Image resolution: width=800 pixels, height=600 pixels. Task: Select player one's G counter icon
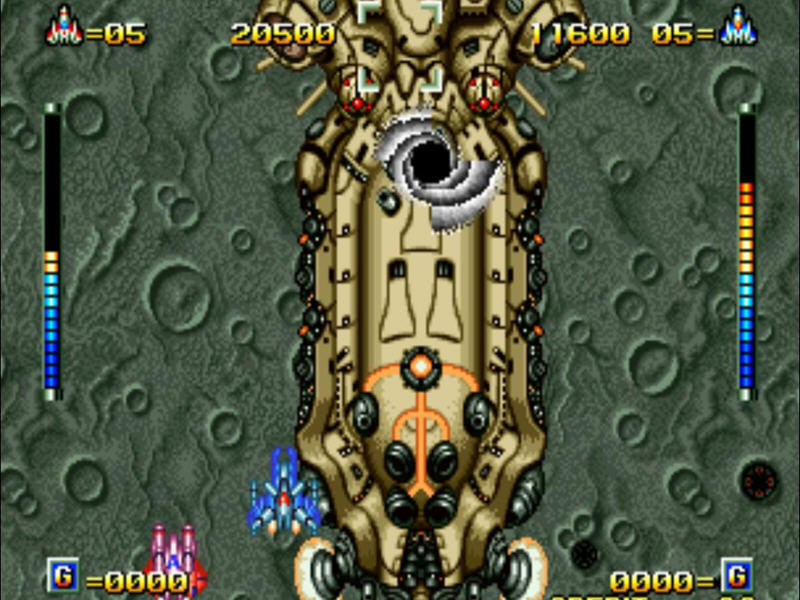[x=62, y=576]
